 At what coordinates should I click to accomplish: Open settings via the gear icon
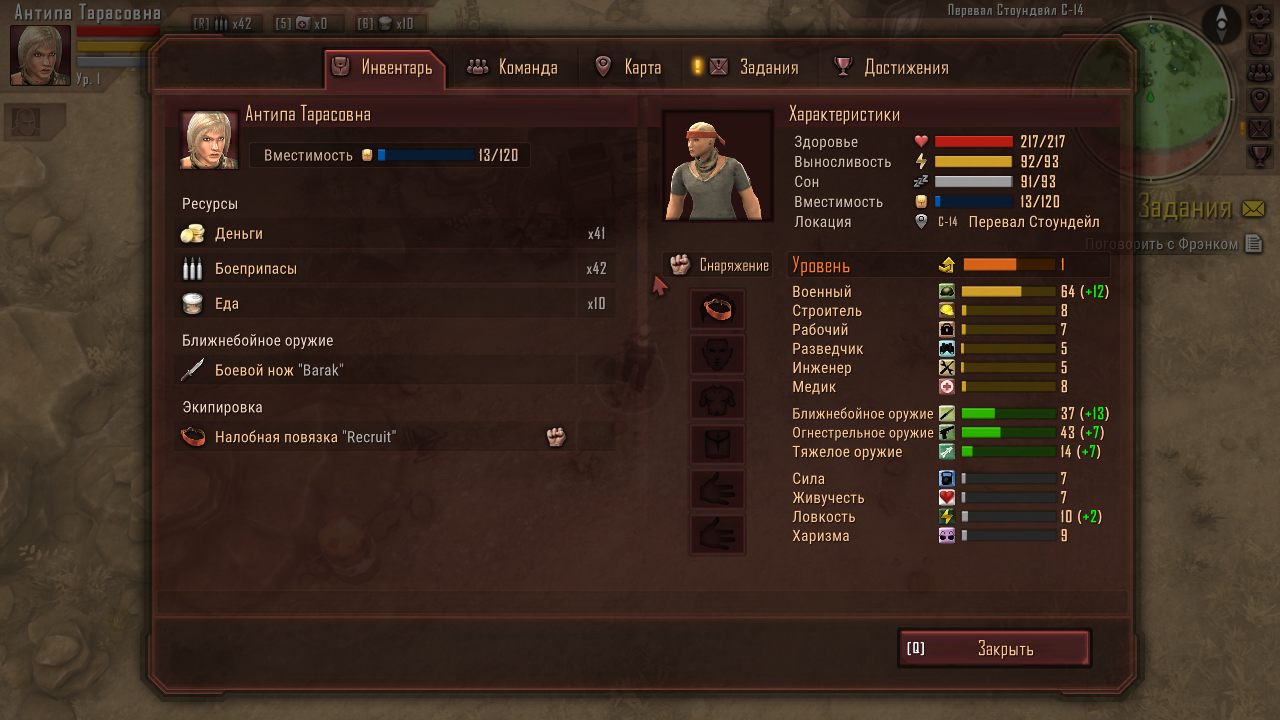(1260, 18)
